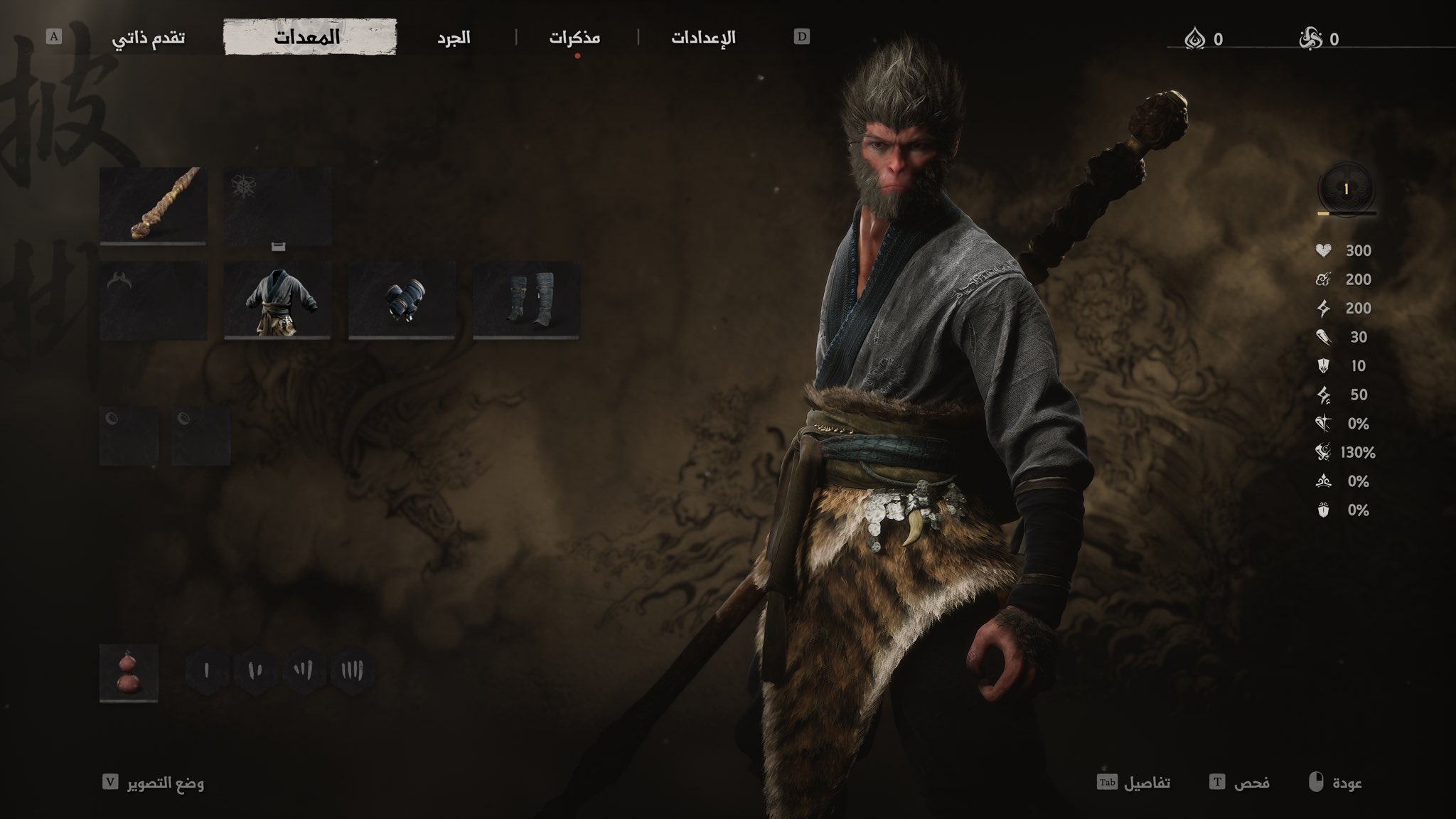
Task: Select the المعدات equipment tab
Action: [310, 38]
